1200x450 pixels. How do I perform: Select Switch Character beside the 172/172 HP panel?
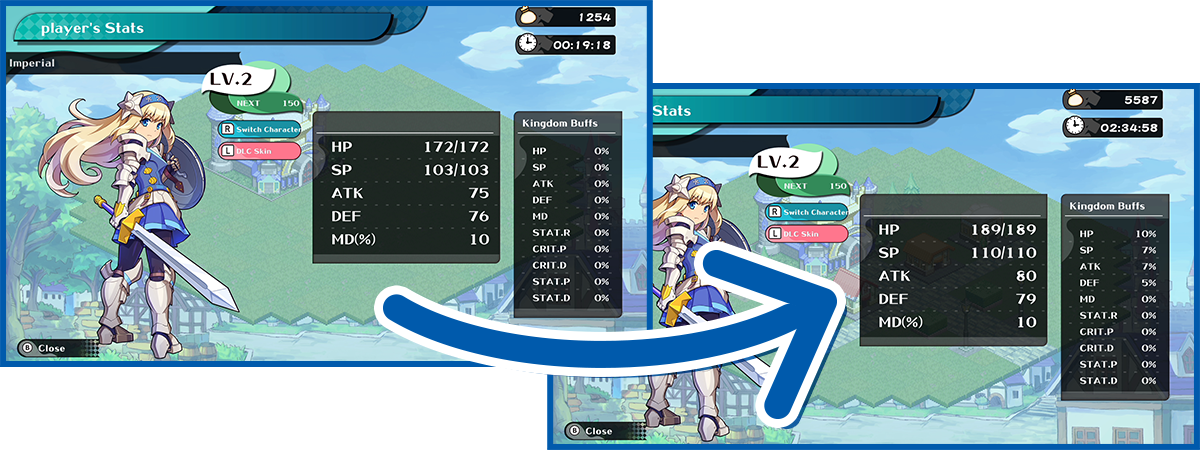[x=258, y=129]
